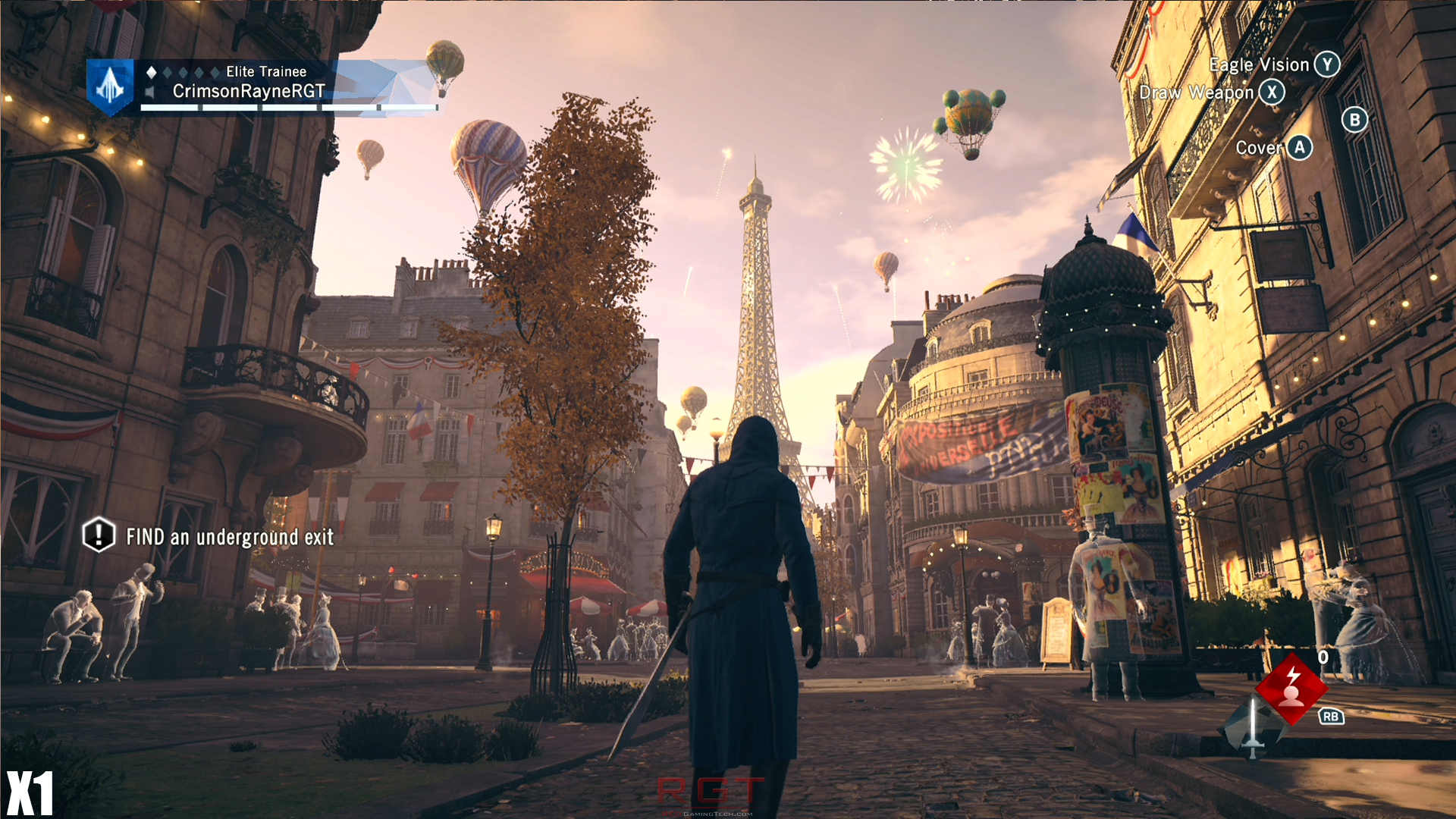
Task: Click the Assassin insignia emblem badge
Action: point(111,86)
